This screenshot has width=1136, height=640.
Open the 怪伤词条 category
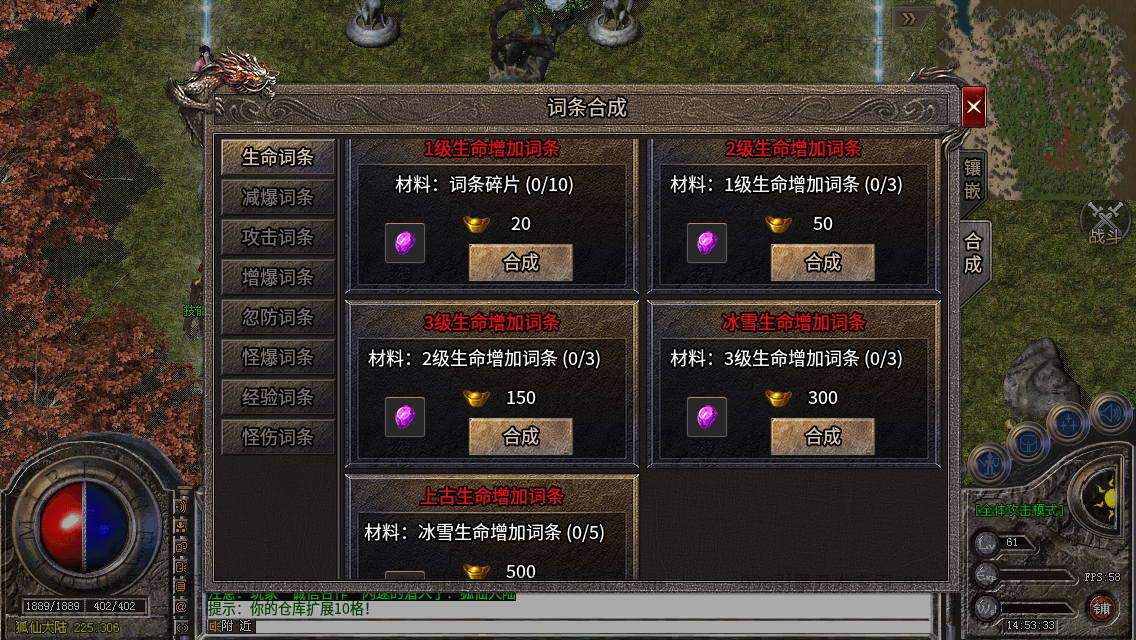click(278, 438)
